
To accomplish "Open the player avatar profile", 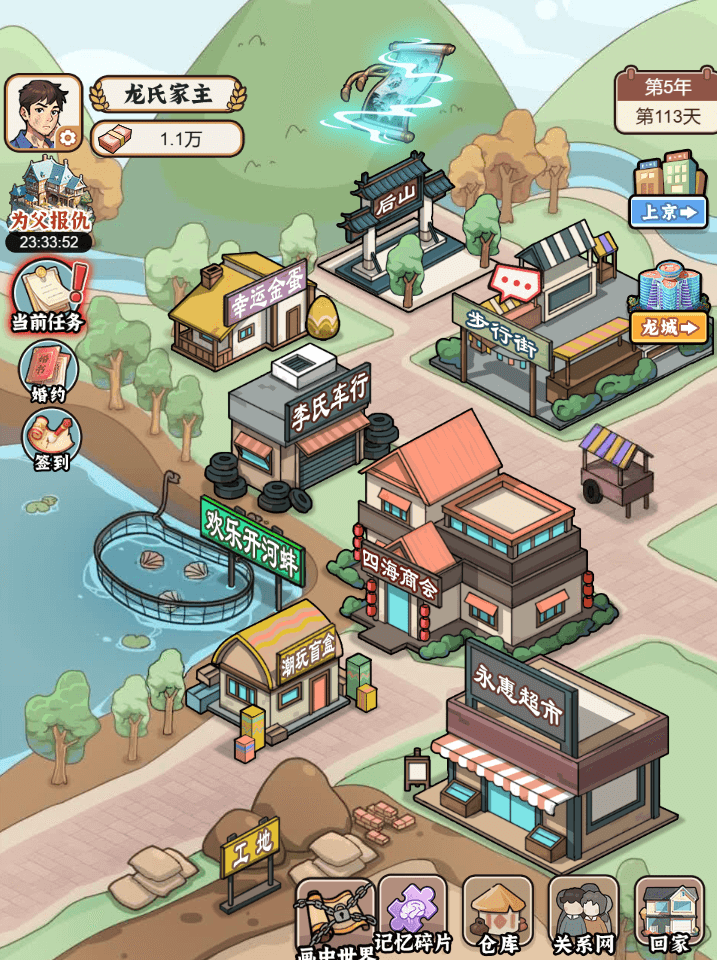I will point(42,112).
